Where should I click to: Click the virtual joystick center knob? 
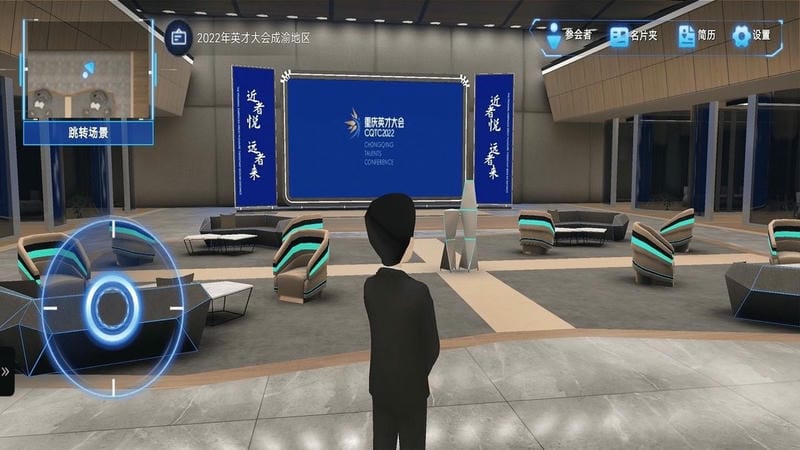click(x=113, y=304)
